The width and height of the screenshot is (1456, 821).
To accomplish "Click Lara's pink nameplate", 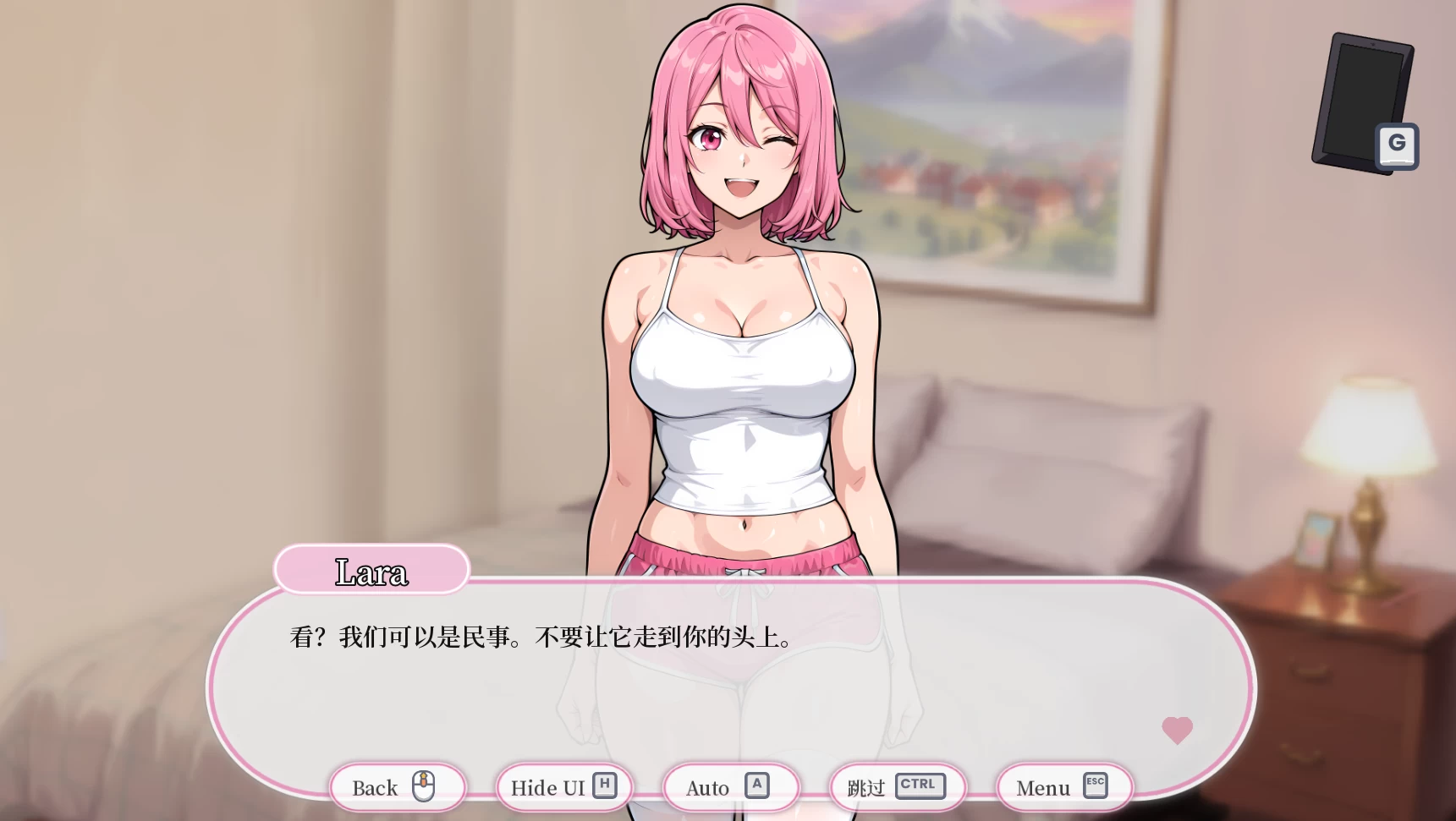I will coord(371,570).
